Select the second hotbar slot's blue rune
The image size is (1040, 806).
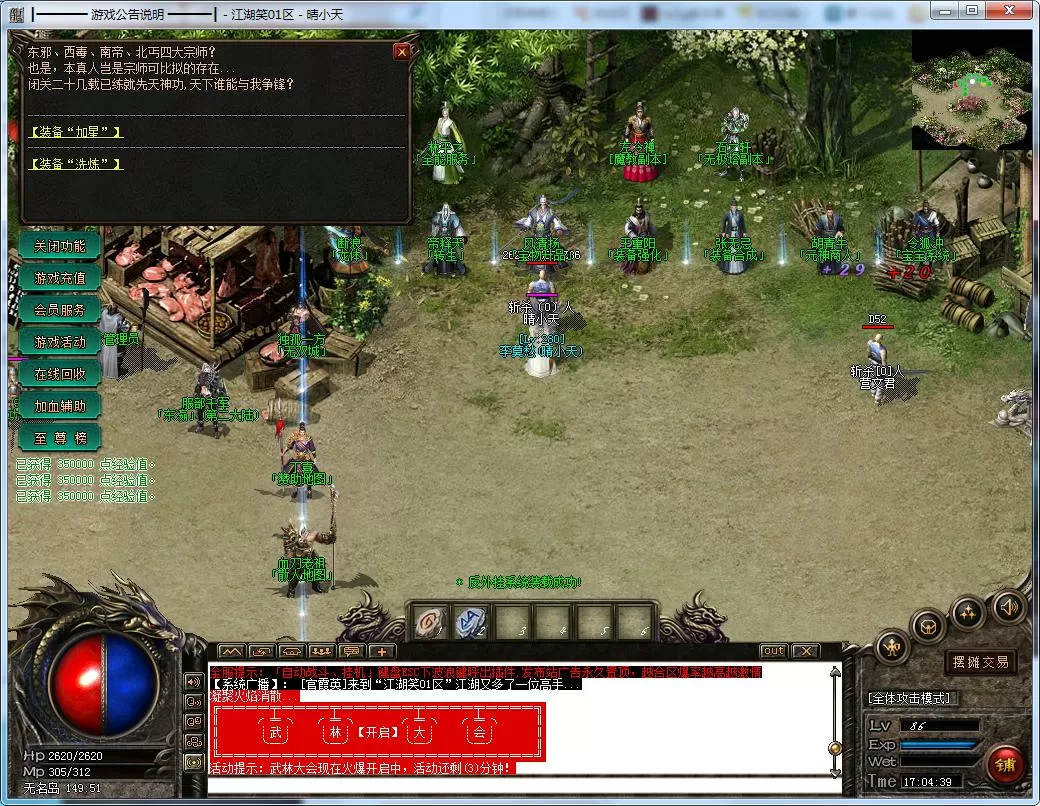click(468, 622)
